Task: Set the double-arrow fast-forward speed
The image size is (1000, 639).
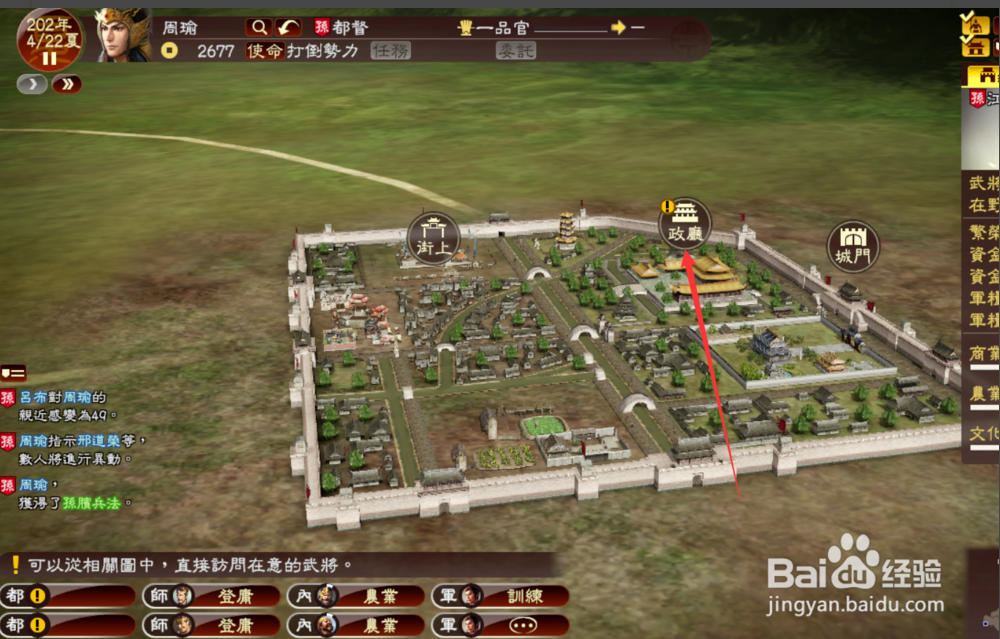Action: pos(67,84)
